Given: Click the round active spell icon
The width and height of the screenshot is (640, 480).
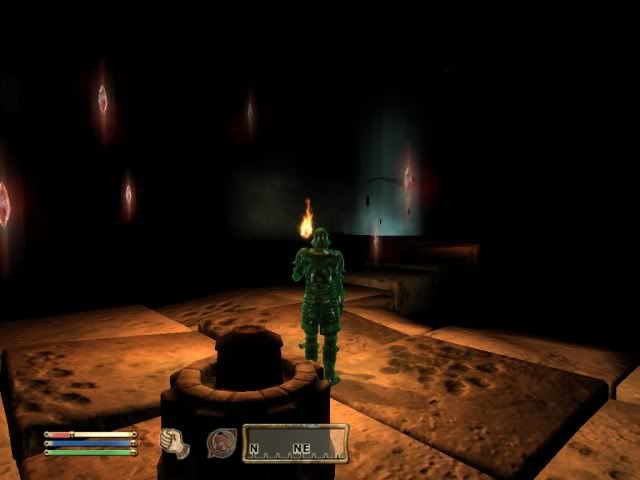Looking at the screenshot, I should (221, 443).
